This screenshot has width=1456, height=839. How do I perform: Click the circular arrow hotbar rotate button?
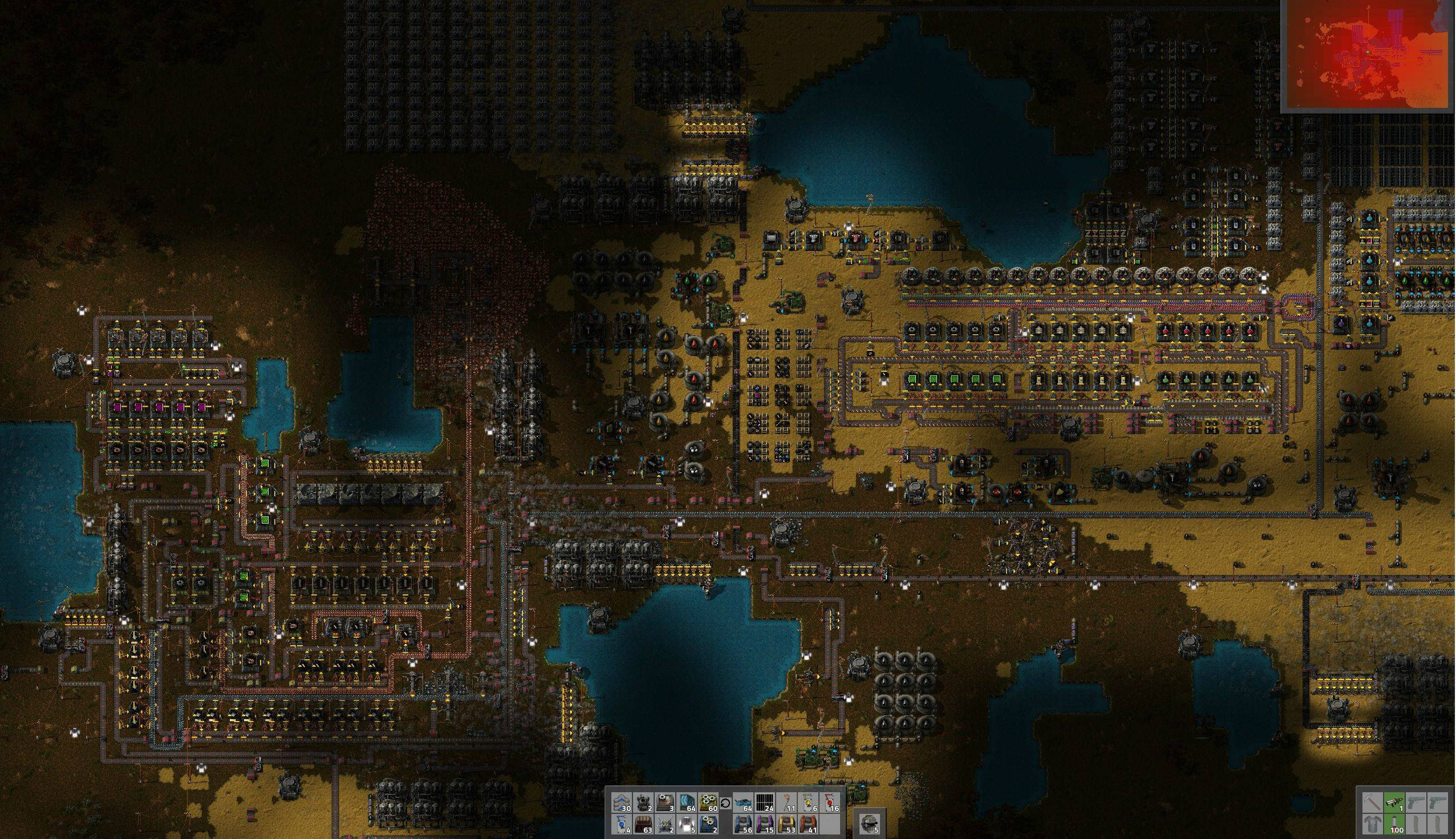click(x=726, y=803)
